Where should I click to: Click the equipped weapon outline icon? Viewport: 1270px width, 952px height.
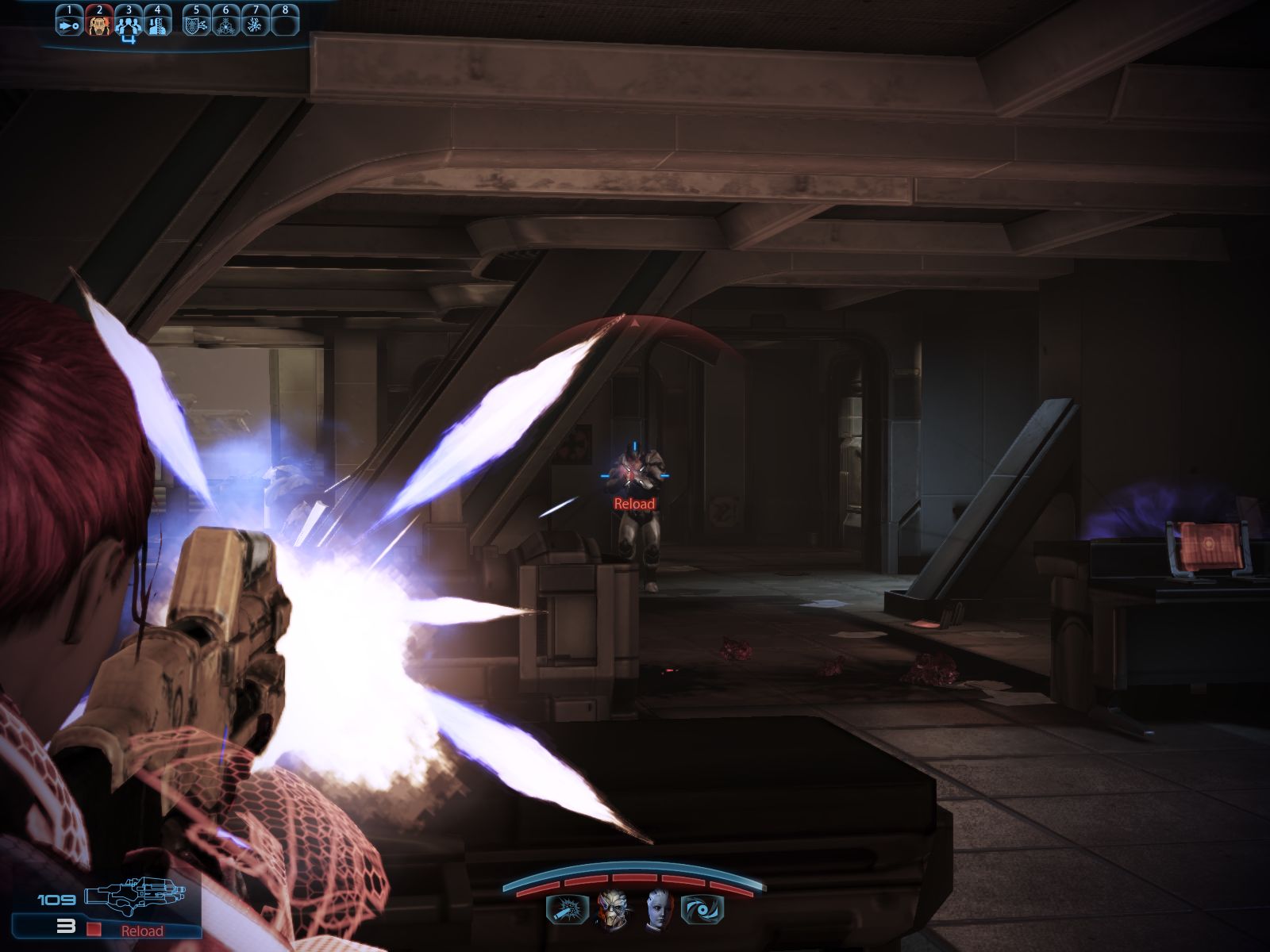coord(134,898)
